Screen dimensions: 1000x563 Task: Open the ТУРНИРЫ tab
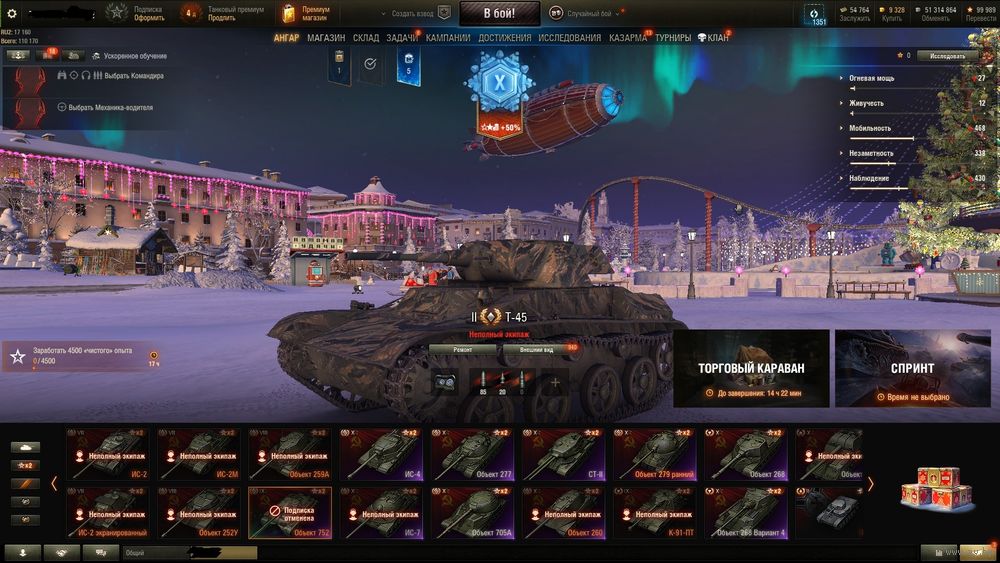673,38
